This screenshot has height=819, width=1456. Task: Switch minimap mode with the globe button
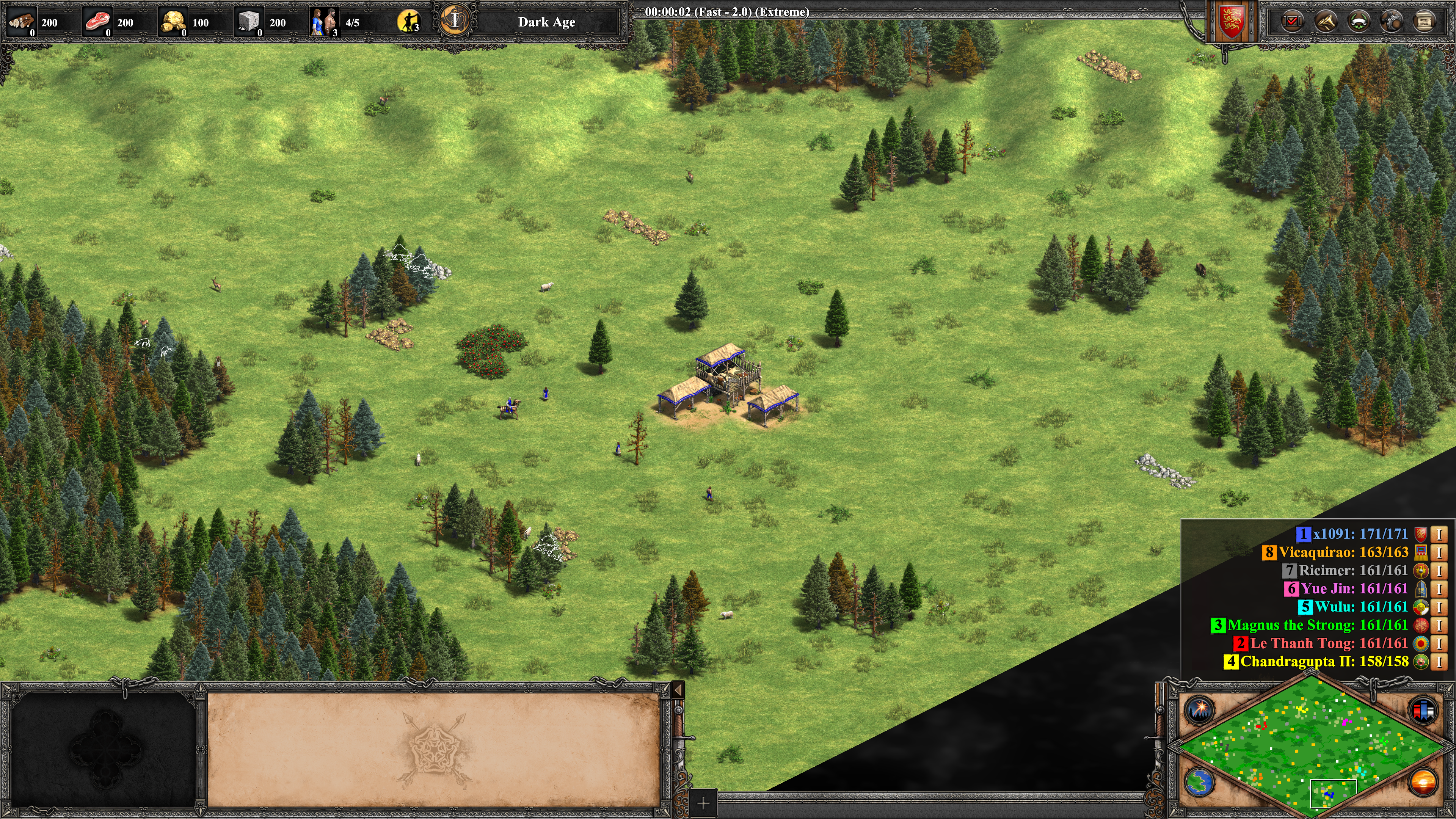tap(1199, 783)
